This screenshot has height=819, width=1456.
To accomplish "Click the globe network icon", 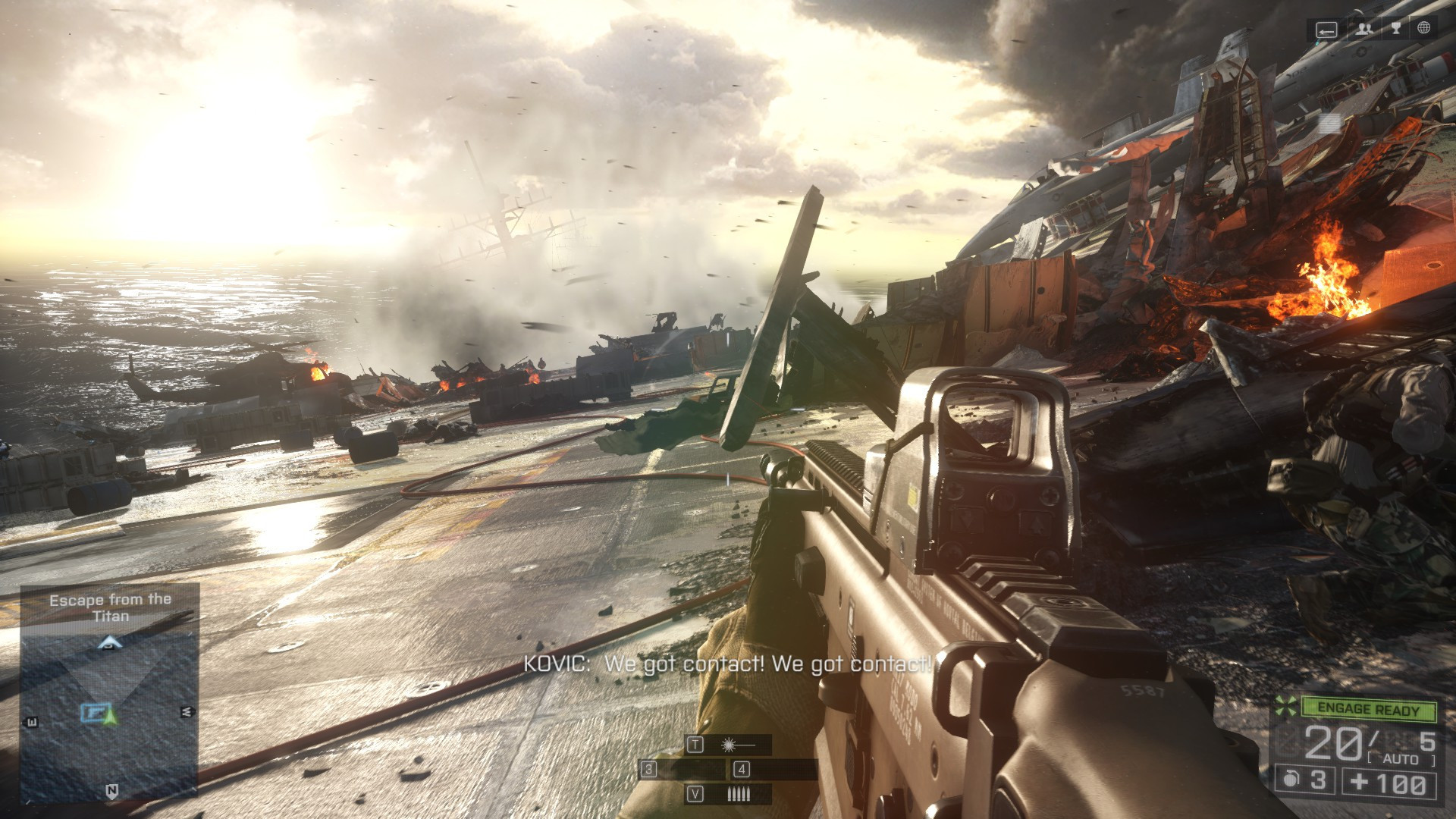I will click(1423, 29).
